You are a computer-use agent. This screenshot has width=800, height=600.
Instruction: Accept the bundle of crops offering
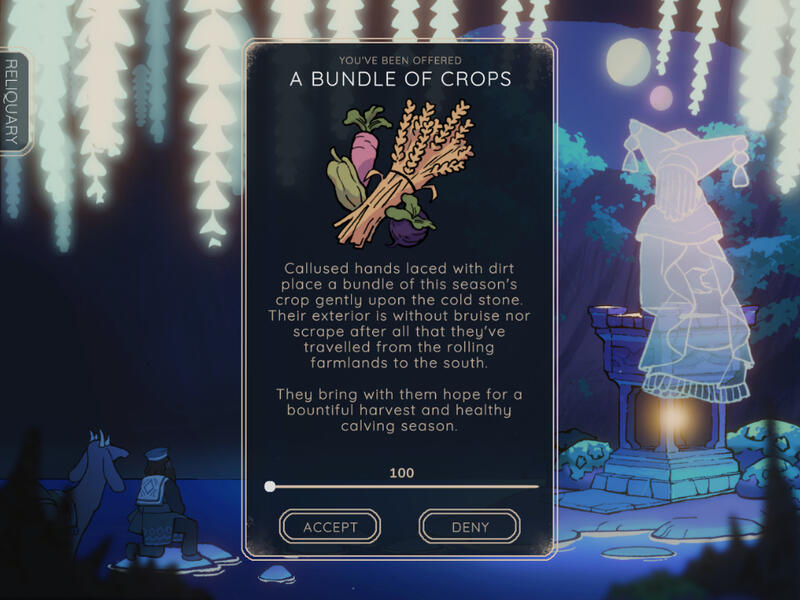pyautogui.click(x=330, y=526)
